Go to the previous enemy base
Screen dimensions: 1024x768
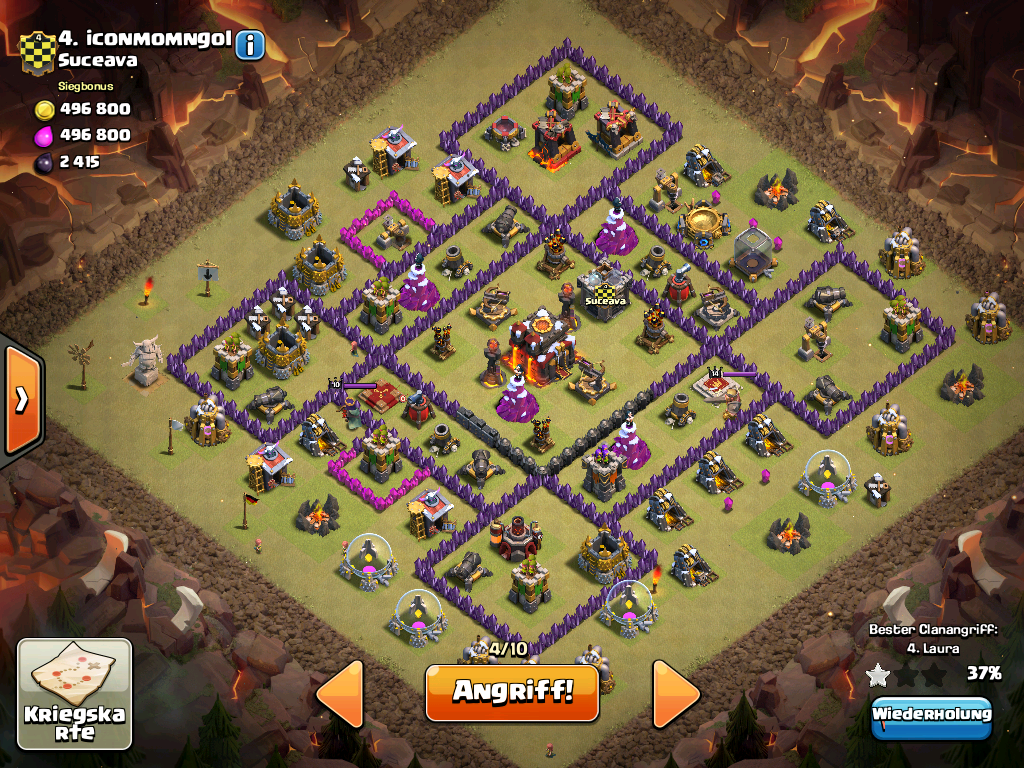[x=340, y=693]
